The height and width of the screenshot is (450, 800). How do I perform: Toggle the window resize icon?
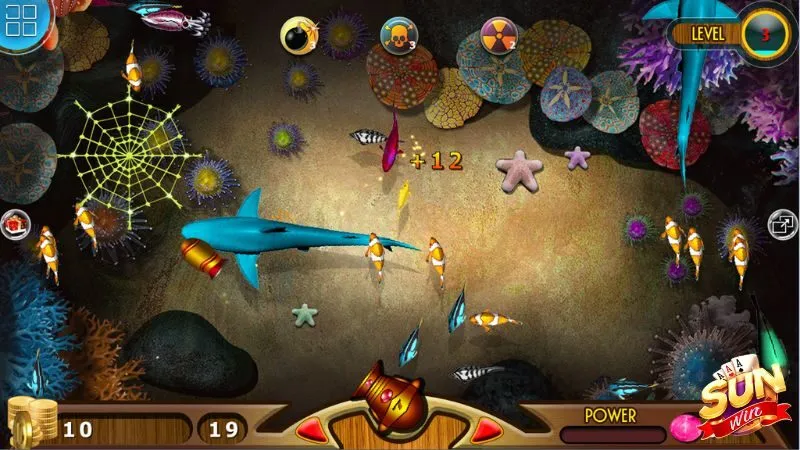(781, 224)
